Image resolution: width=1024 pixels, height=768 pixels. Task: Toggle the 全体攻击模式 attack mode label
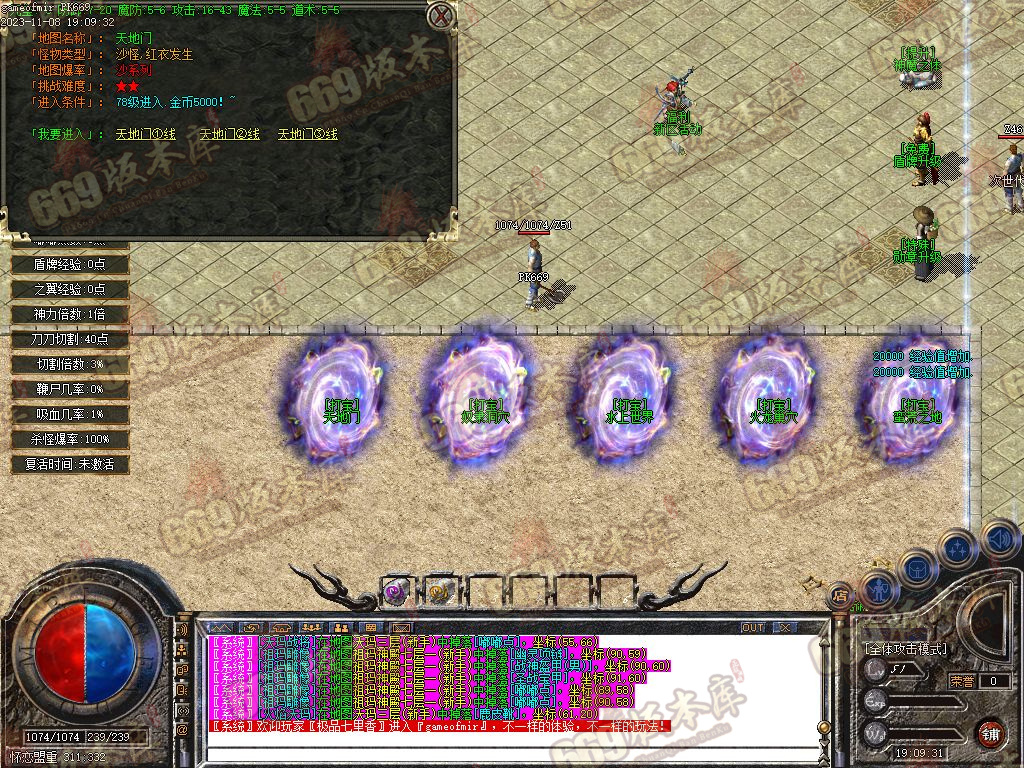[906, 649]
